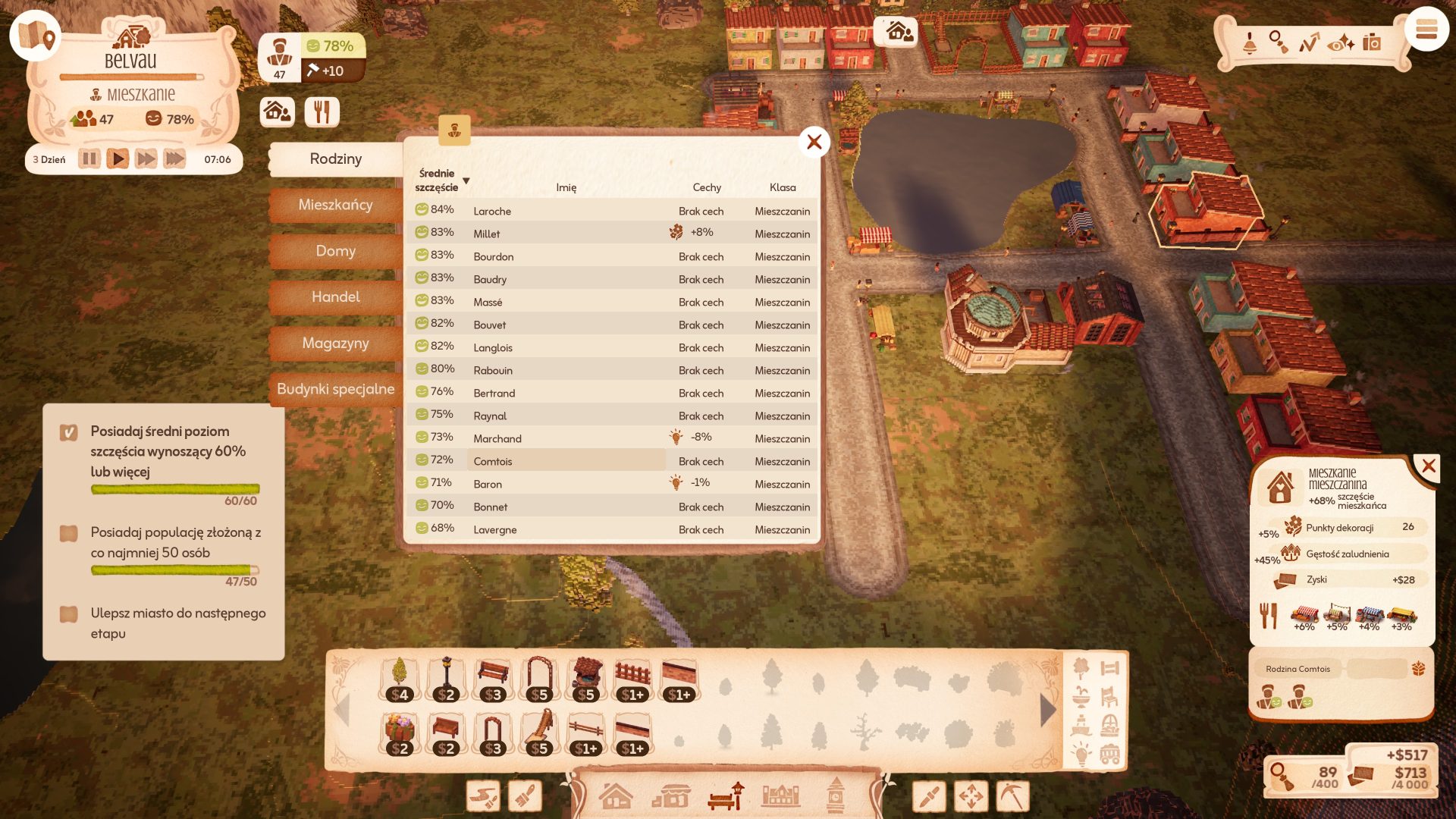This screenshot has width=1456, height=819.
Task: Switch to the Mieszkańcy tab
Action: coord(335,205)
